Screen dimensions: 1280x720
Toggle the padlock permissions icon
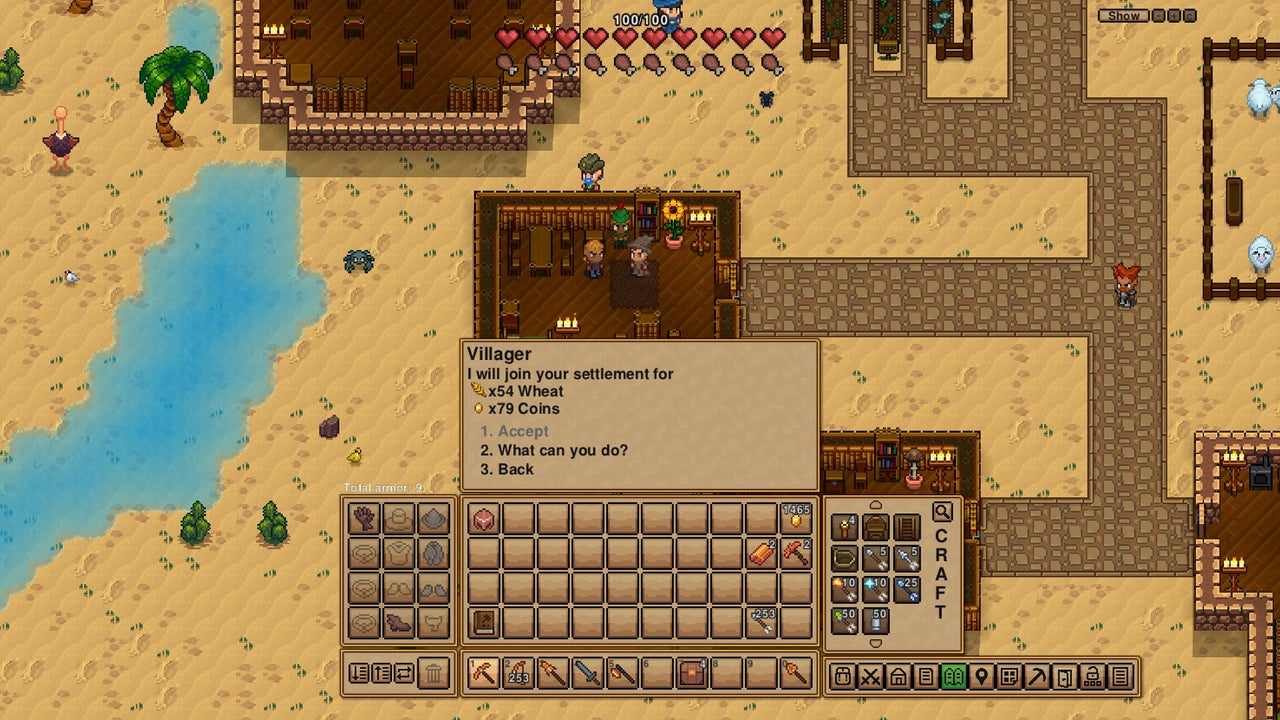[1092, 677]
